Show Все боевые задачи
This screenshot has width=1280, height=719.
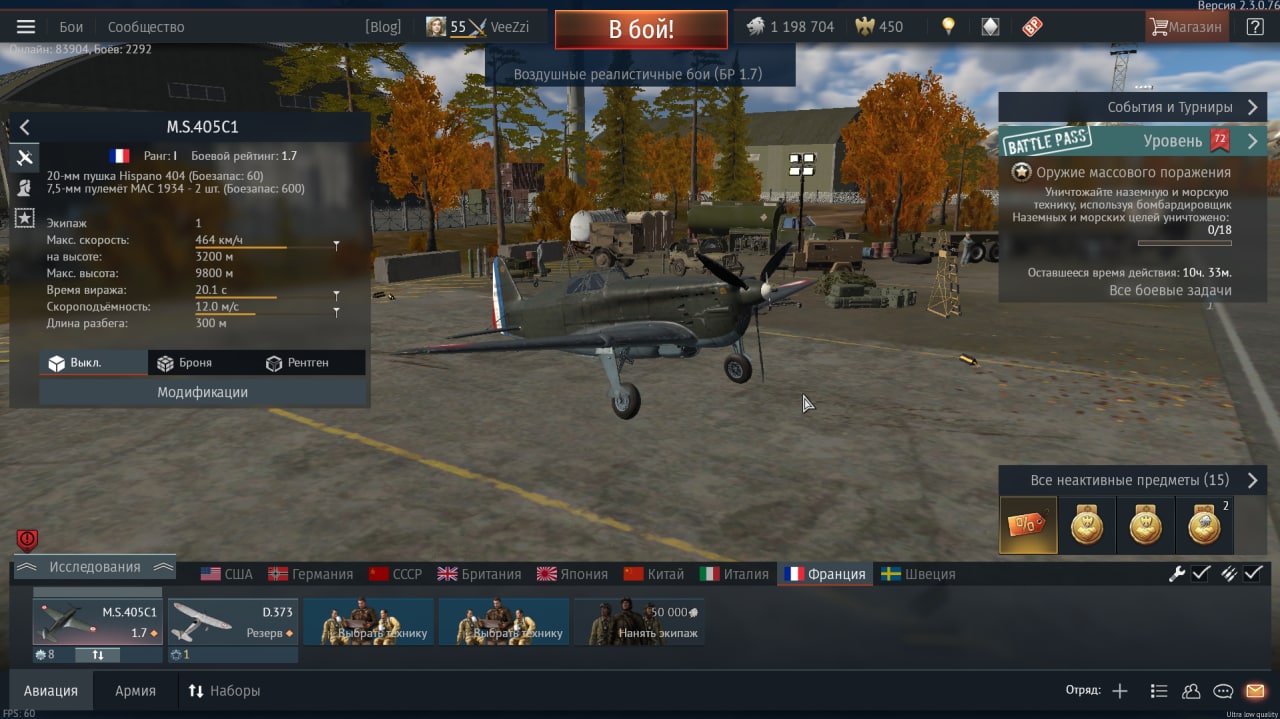coord(1170,290)
